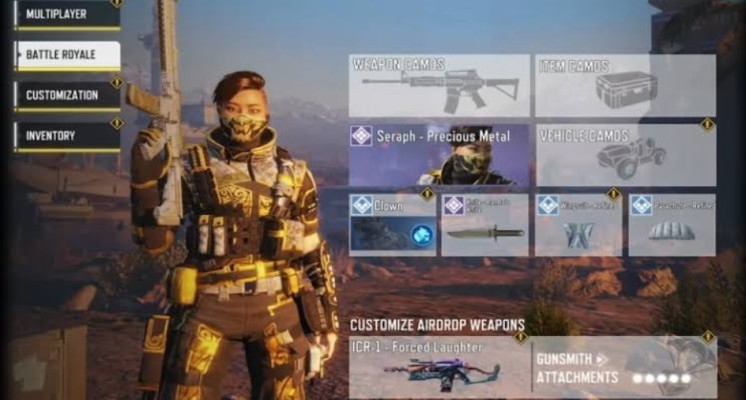746x400 pixels.
Task: Select the Clown class tile
Action: coord(392,225)
